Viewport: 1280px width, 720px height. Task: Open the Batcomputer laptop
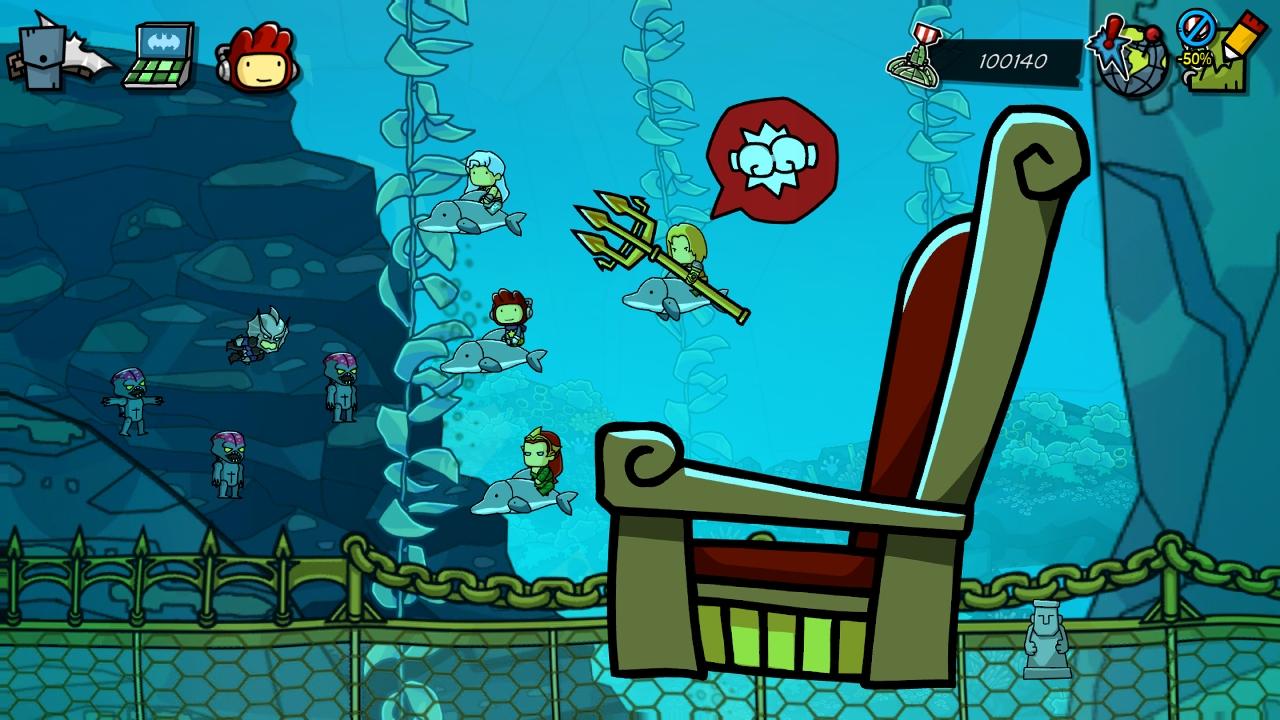pos(160,58)
